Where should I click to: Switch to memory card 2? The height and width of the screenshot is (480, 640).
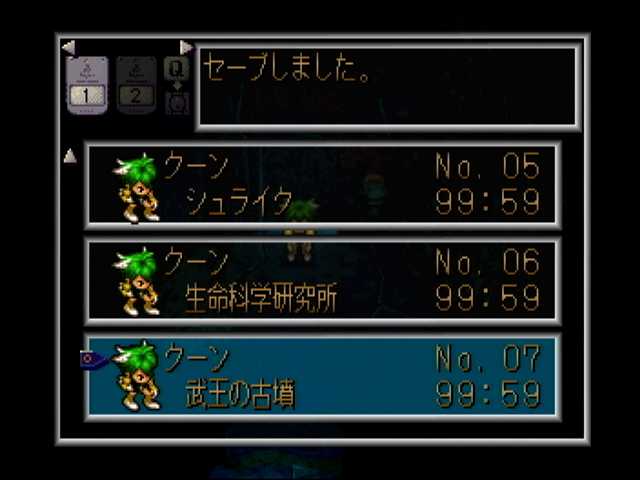click(x=136, y=85)
